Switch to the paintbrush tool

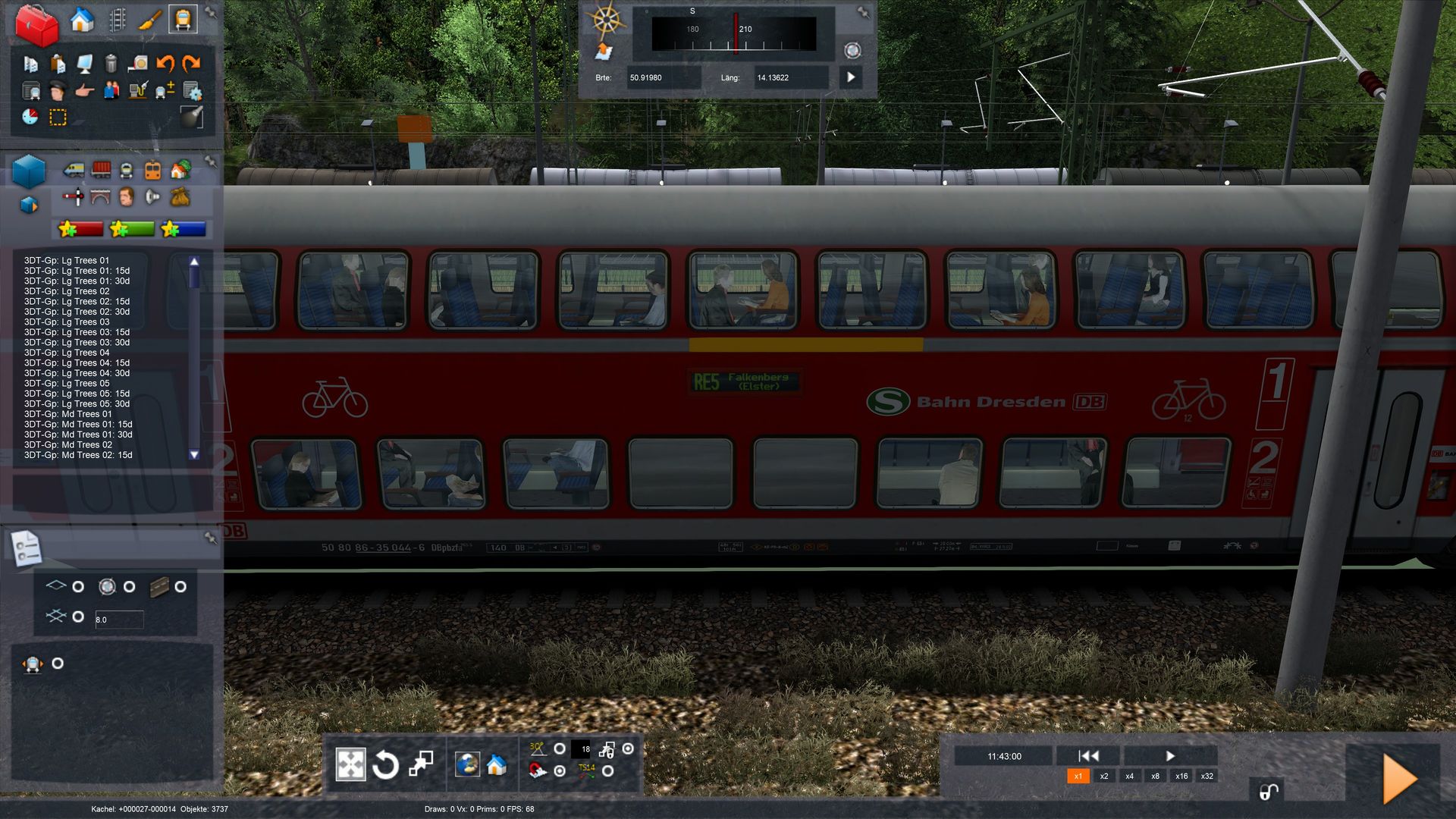[150, 20]
